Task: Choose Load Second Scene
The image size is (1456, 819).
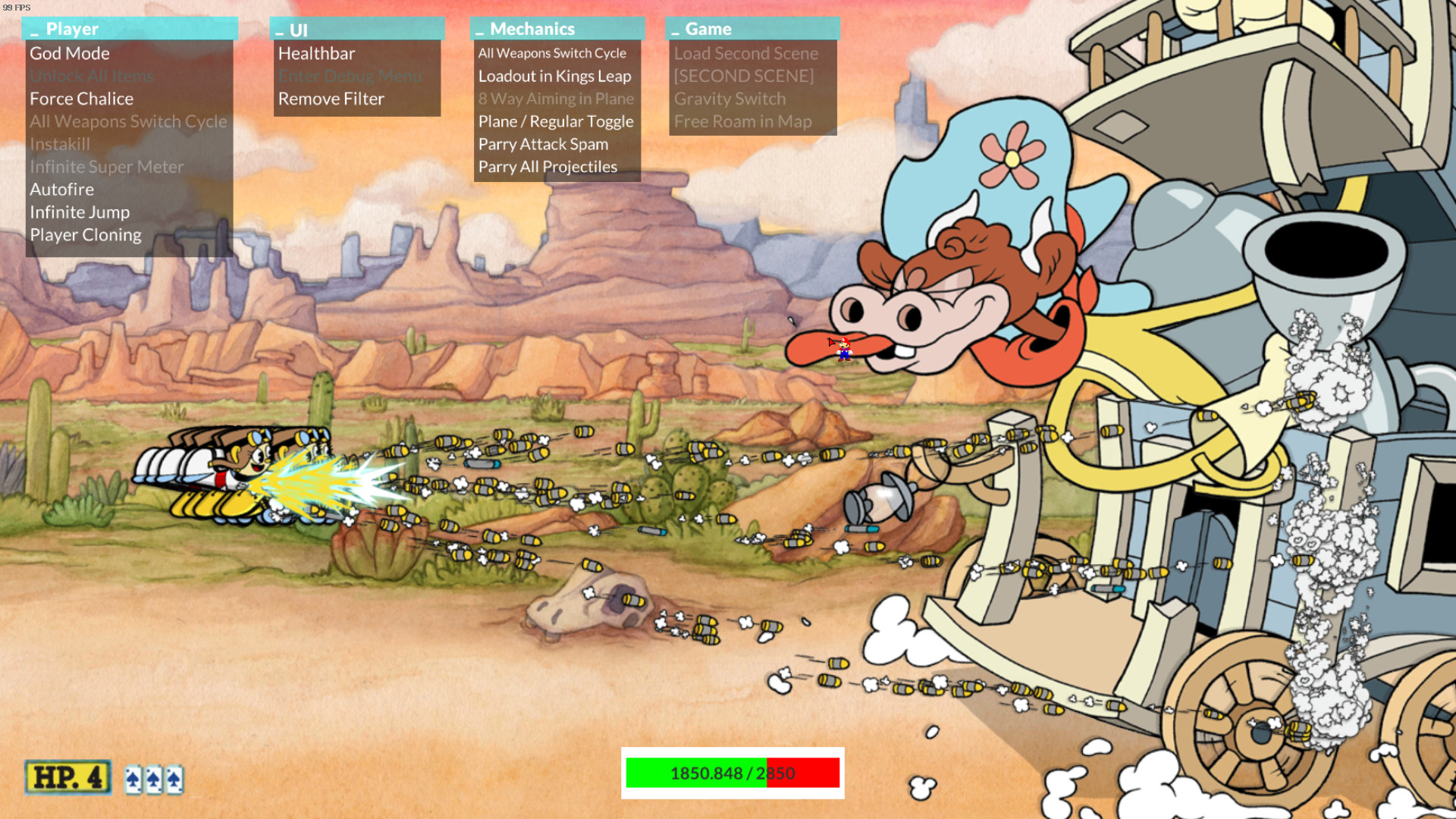Action: 746,54
